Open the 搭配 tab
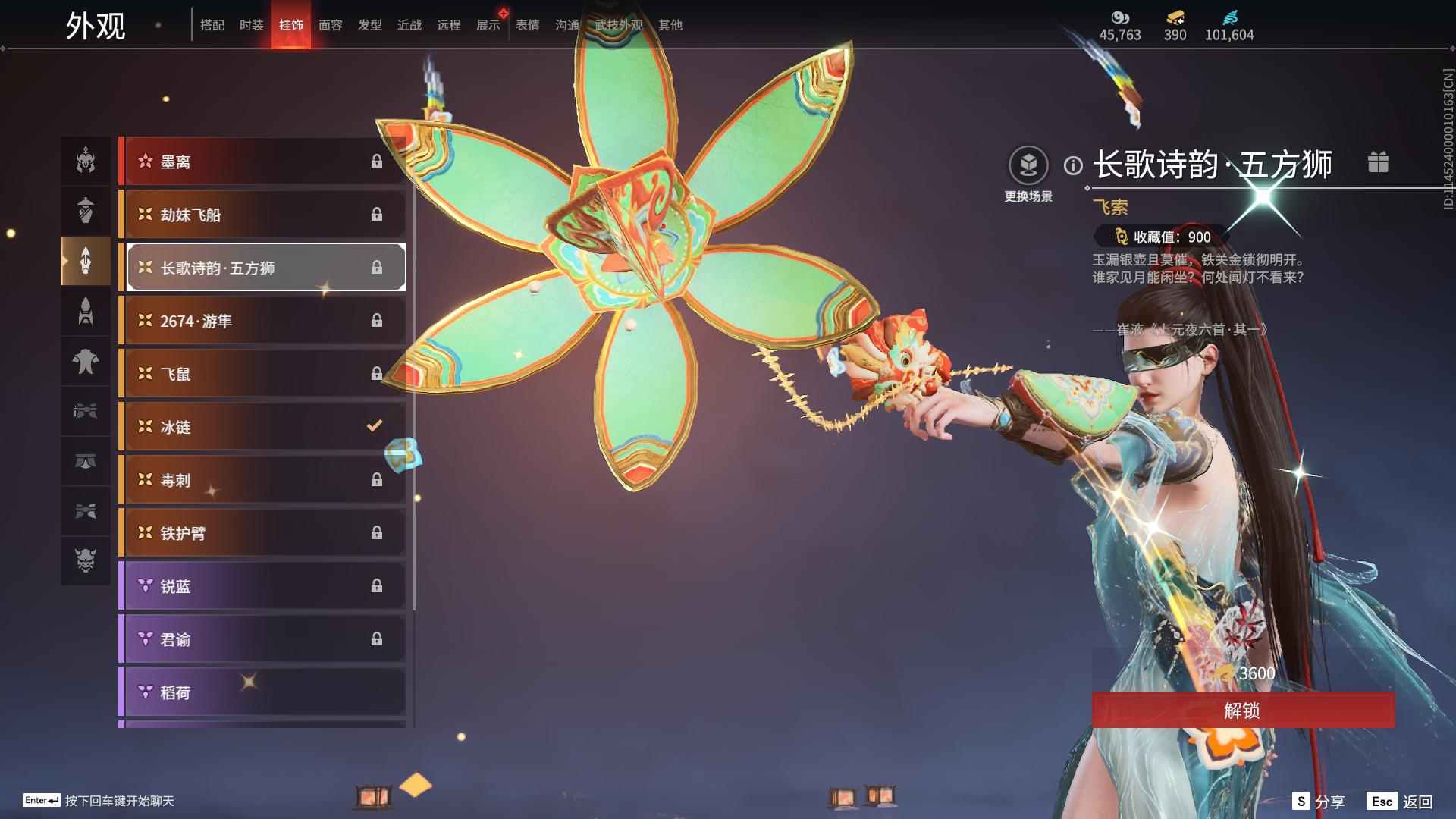Screen dimensions: 1456x819 point(212,25)
